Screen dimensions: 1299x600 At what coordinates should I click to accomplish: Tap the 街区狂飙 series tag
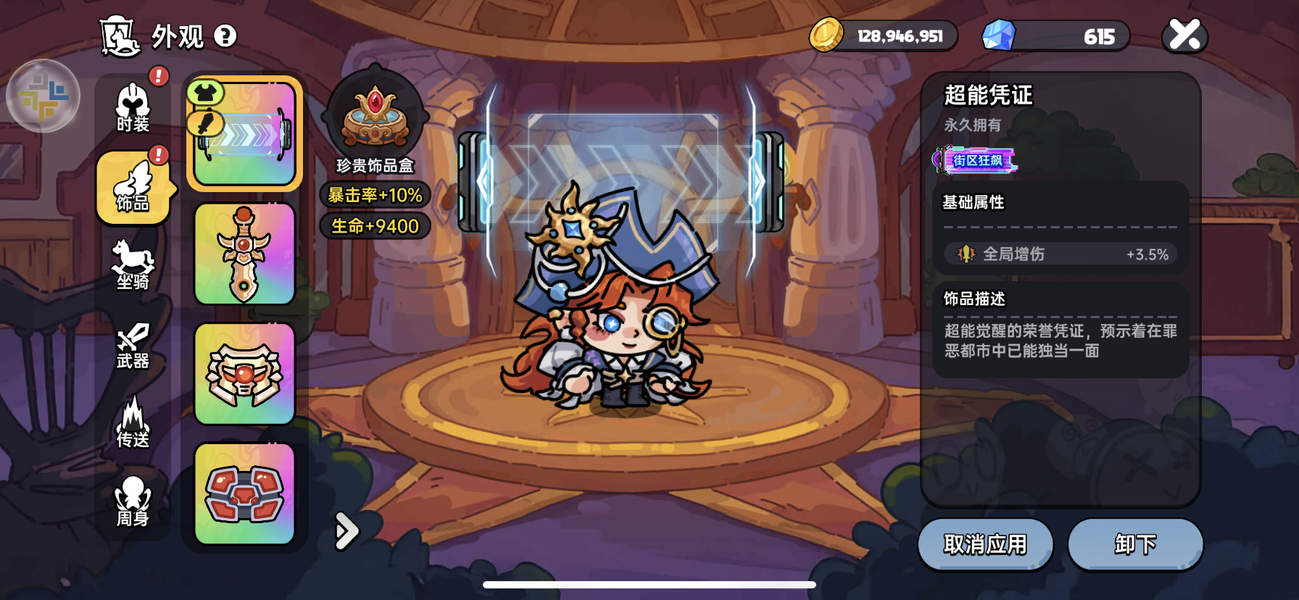click(x=975, y=160)
